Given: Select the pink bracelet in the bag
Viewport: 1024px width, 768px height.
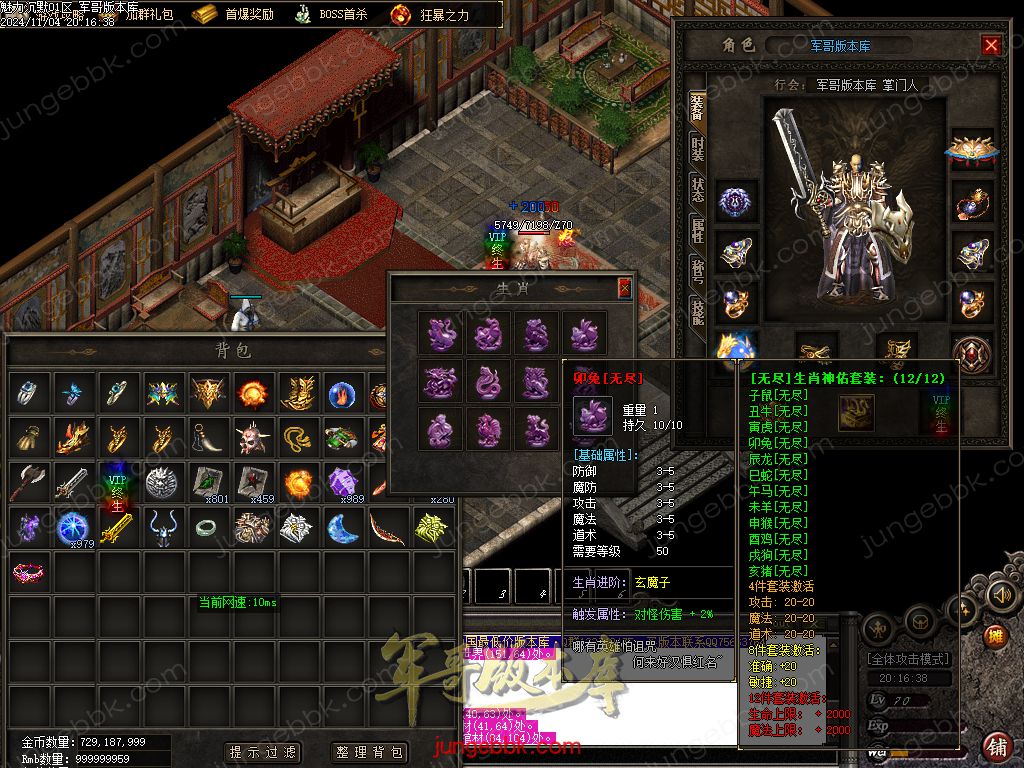Looking at the screenshot, I should coord(29,572).
